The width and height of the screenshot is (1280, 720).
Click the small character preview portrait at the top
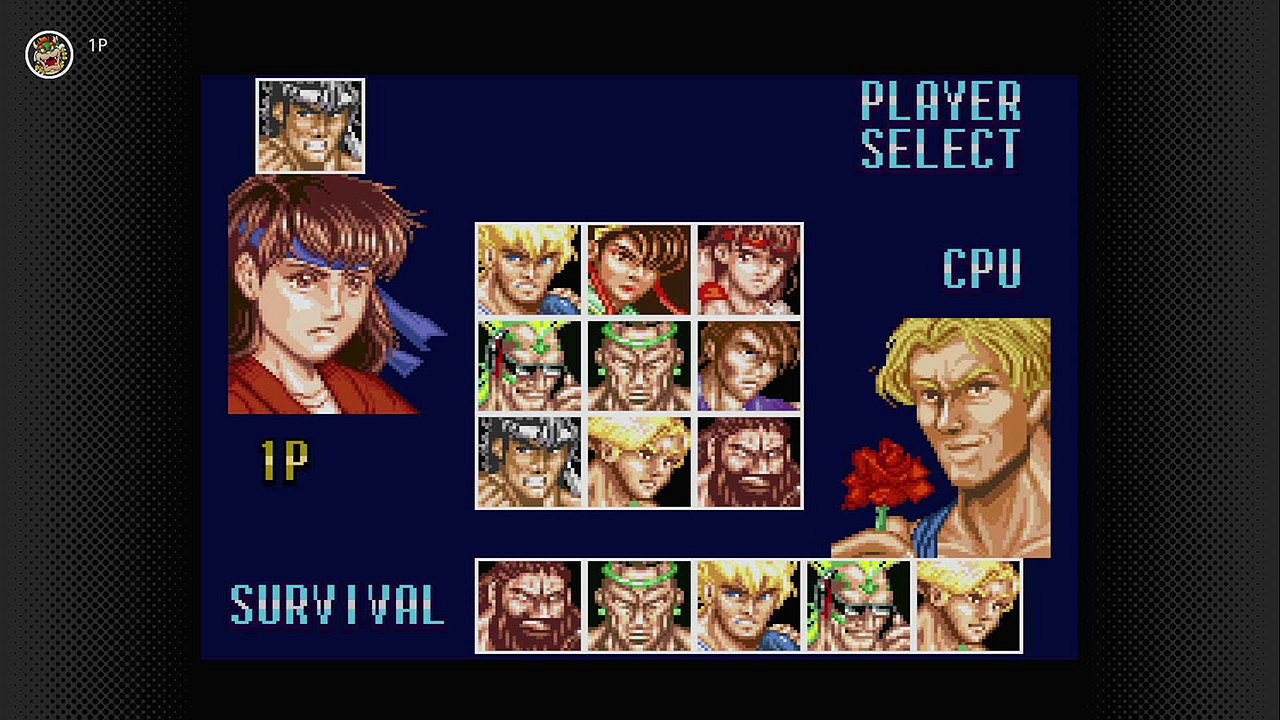coord(309,124)
